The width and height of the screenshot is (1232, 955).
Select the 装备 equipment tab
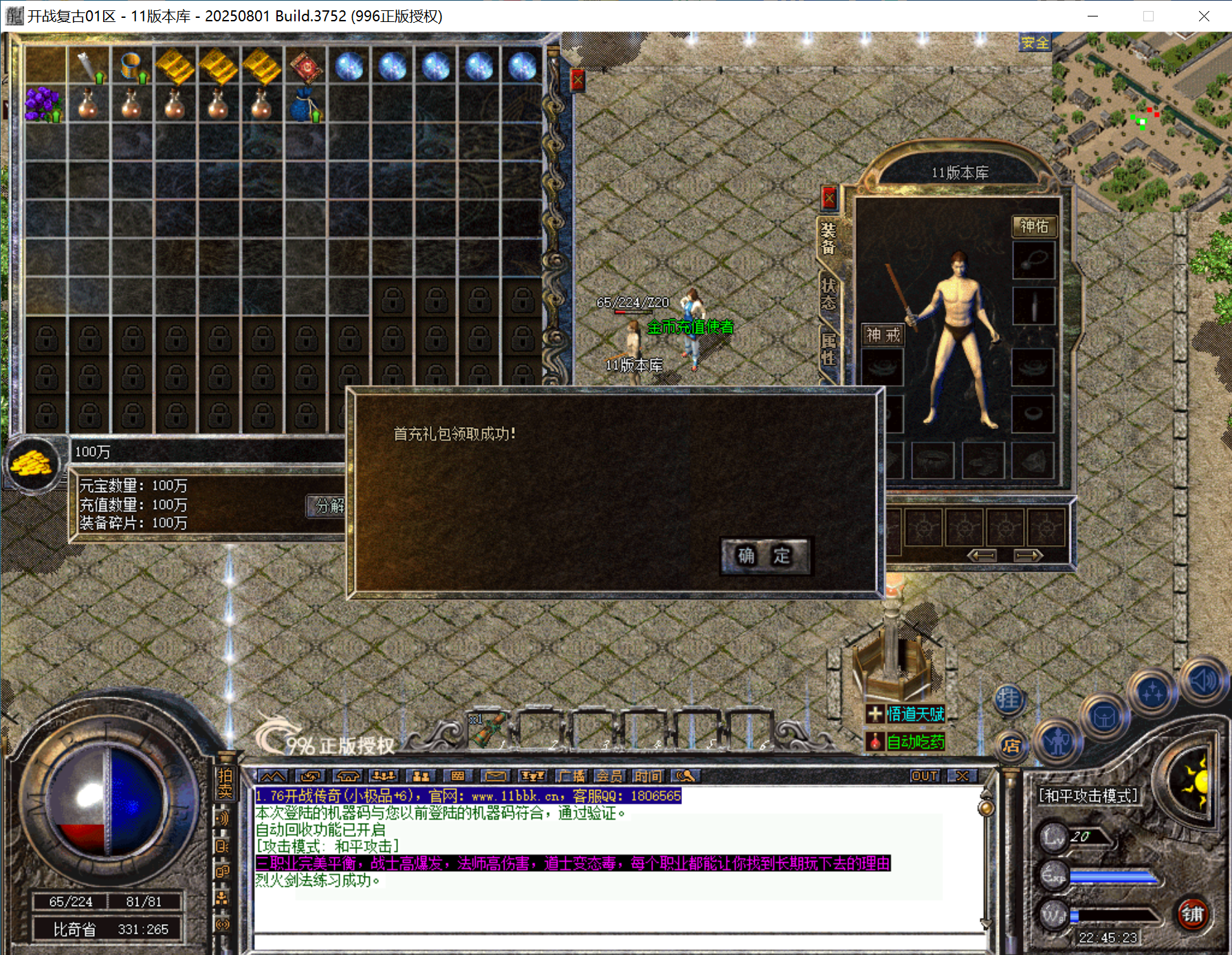828,238
